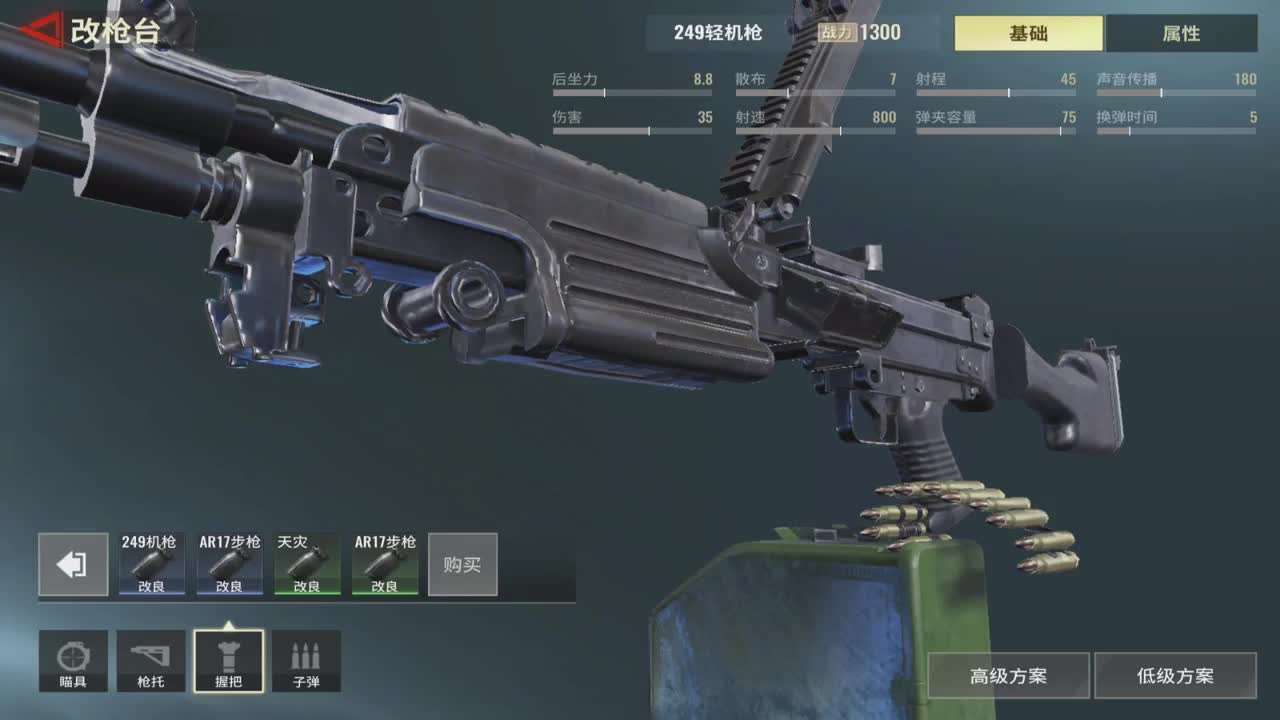
Task: Select the first AR17步枪改良 attachment
Action: tap(228, 565)
